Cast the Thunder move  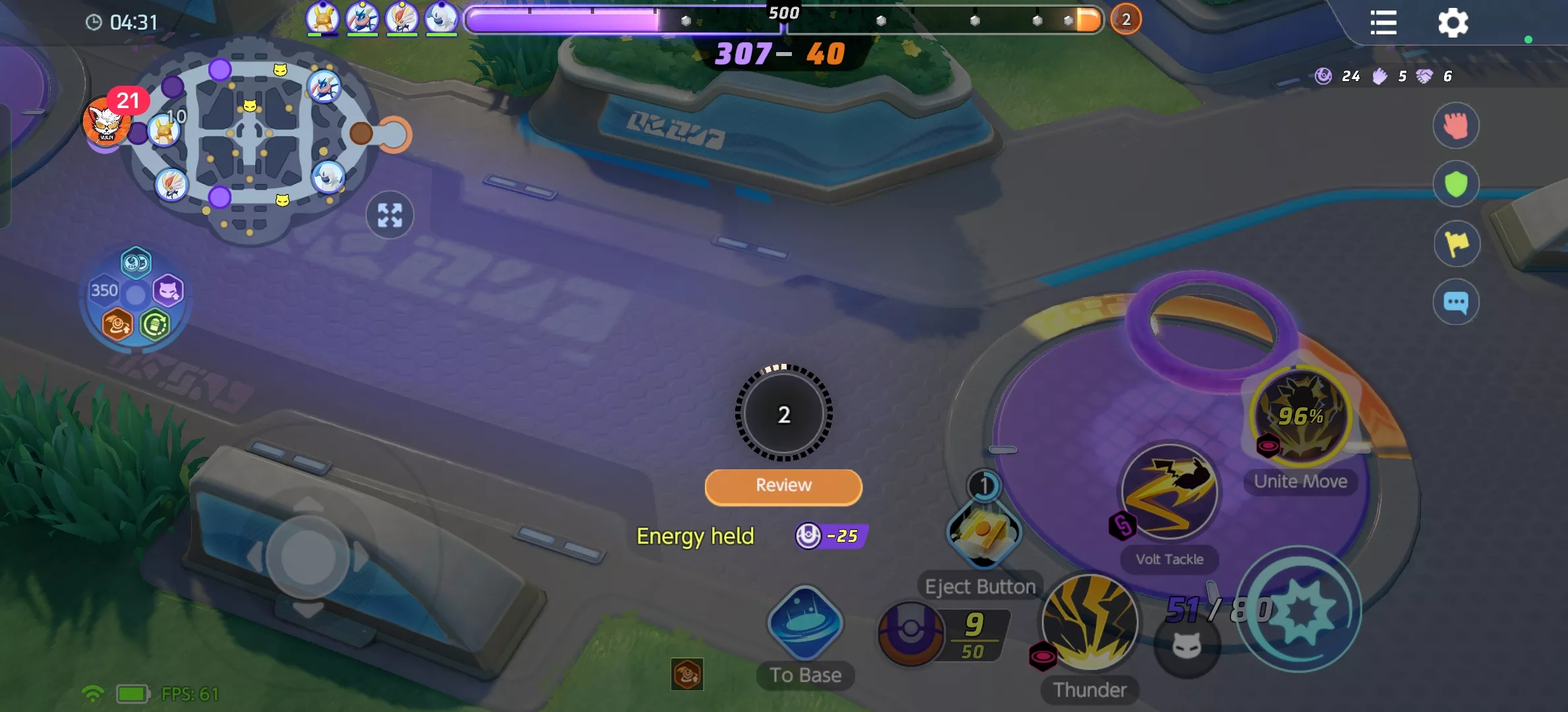[1089, 622]
